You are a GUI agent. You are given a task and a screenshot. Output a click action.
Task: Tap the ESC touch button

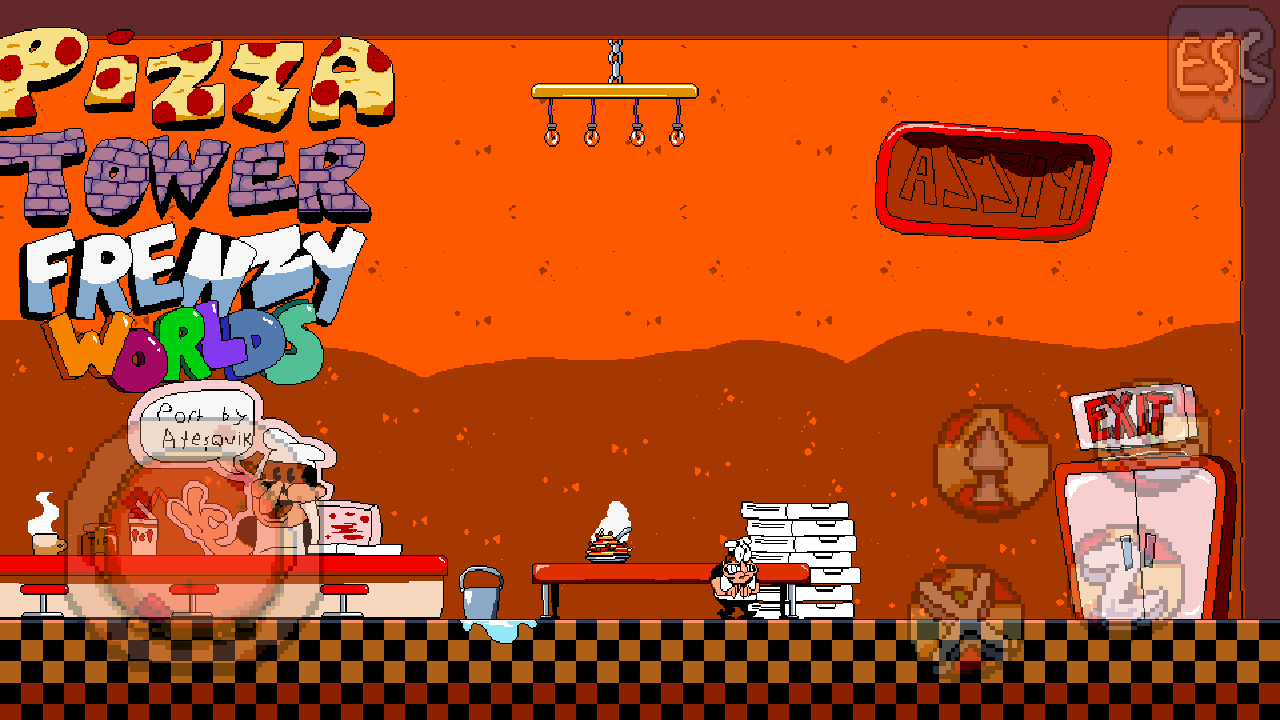[1218, 63]
